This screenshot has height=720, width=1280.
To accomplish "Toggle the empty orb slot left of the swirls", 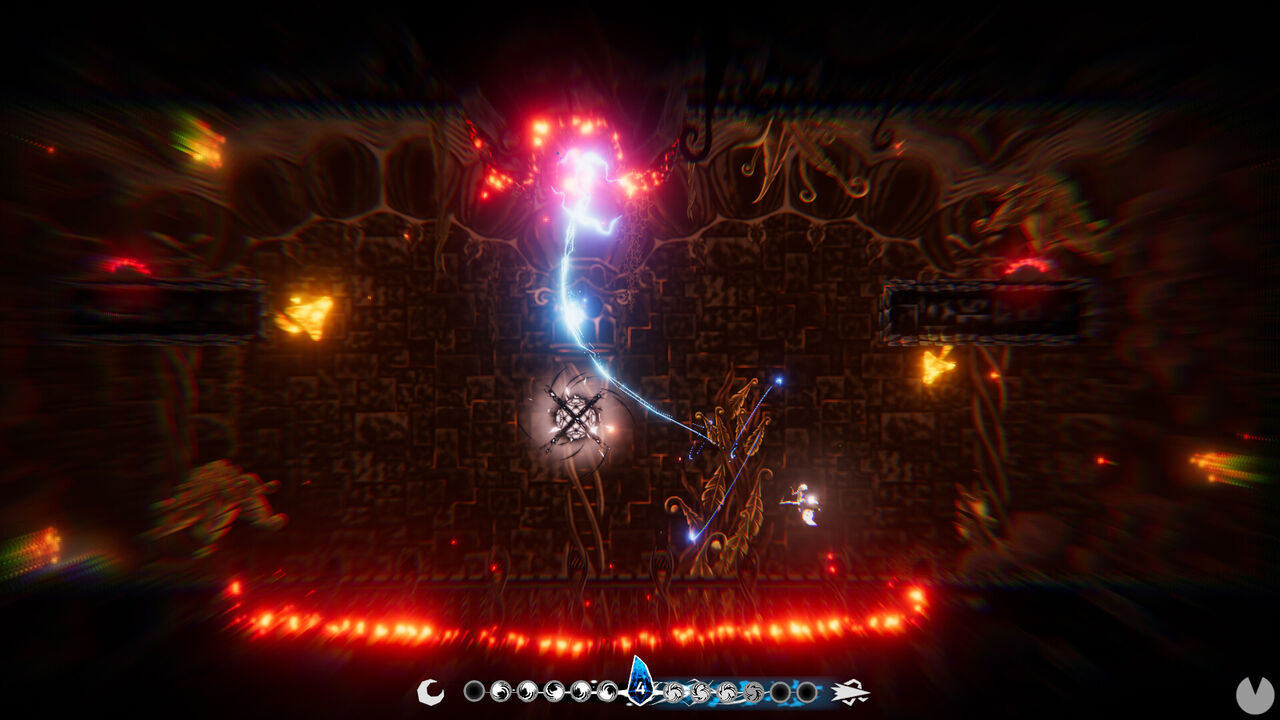I will point(474,689).
